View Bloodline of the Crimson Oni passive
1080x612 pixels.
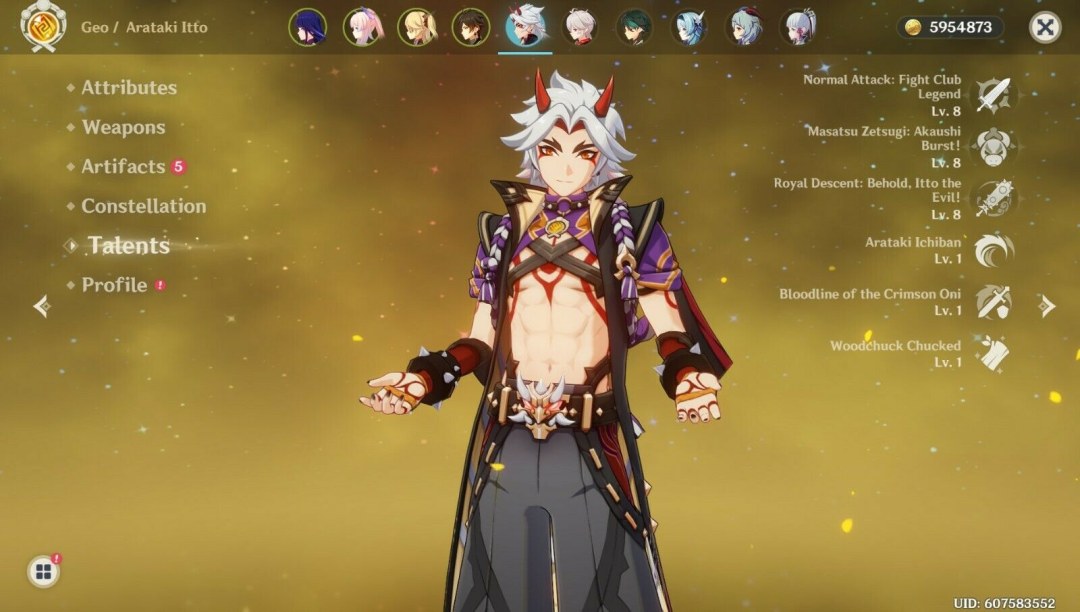click(x=994, y=302)
